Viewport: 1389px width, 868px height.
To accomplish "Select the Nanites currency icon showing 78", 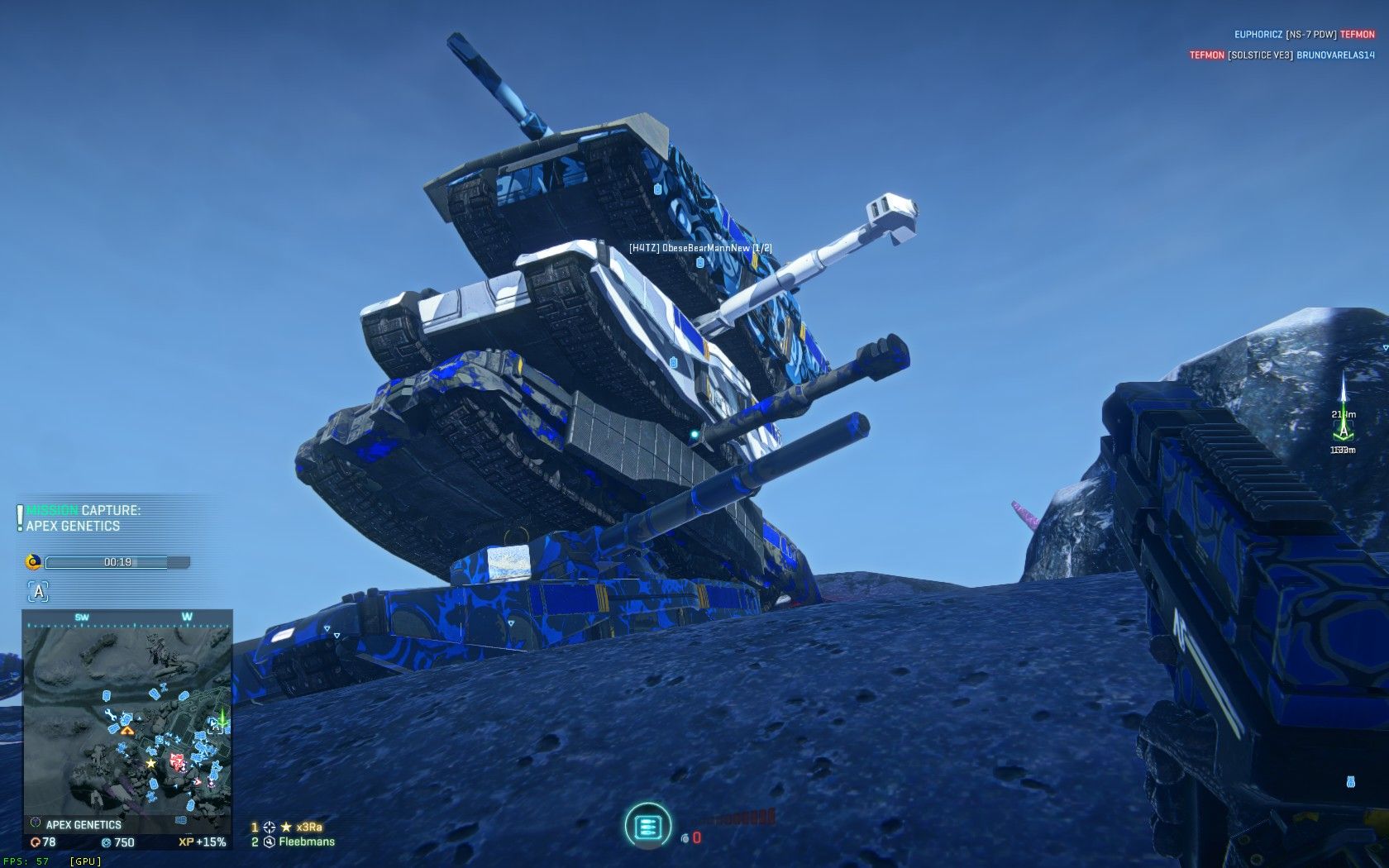I will (36, 840).
